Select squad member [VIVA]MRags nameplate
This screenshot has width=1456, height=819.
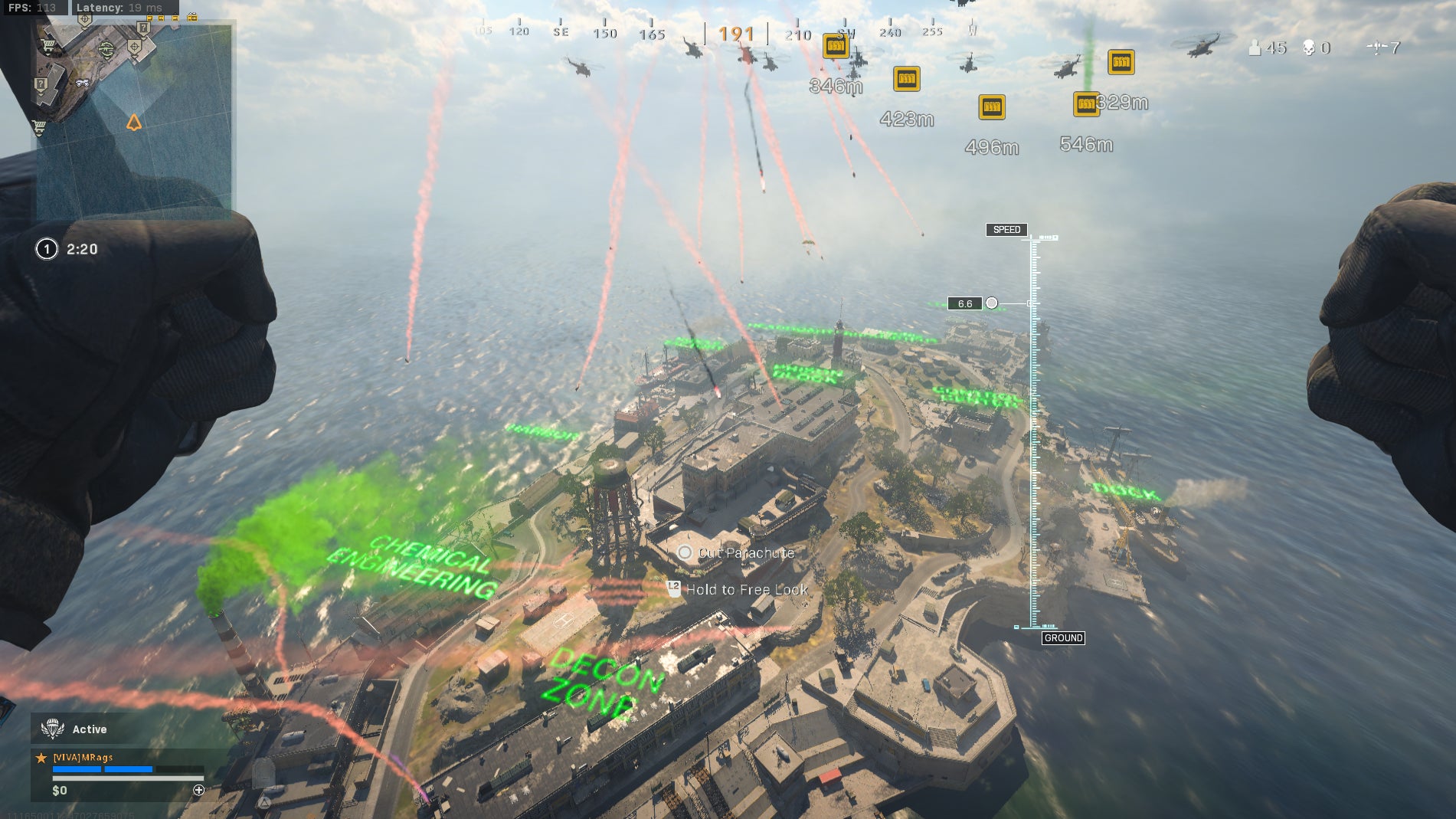83,757
